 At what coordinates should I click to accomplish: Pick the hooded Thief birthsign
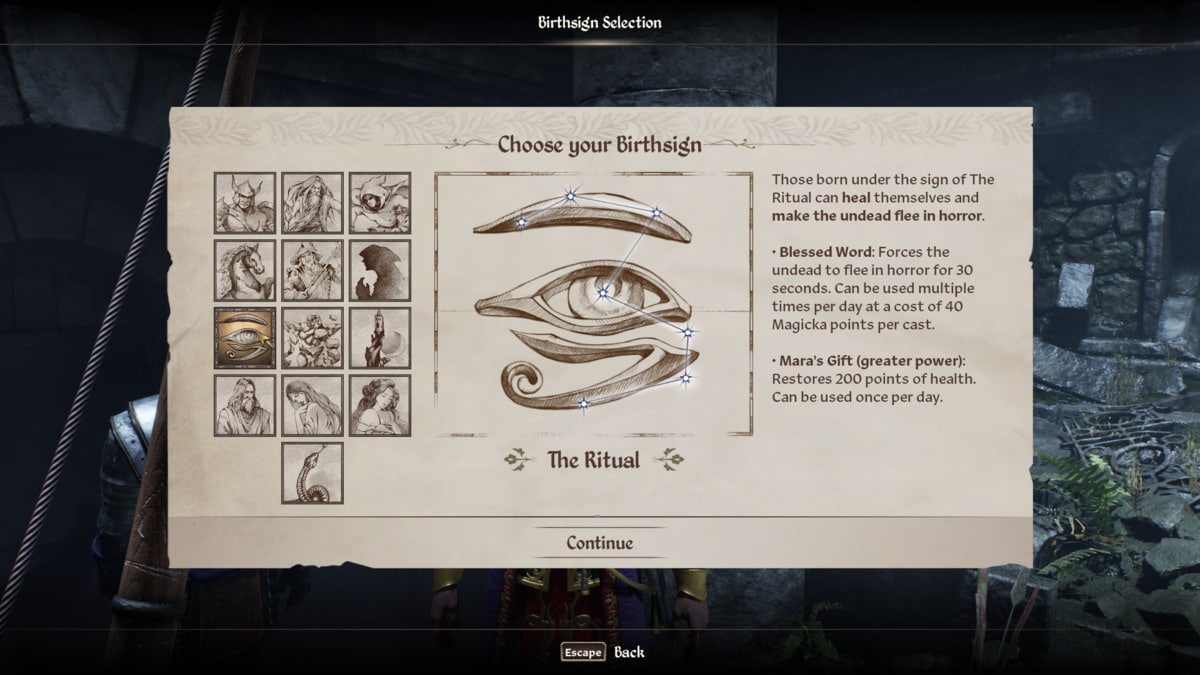pos(380,203)
